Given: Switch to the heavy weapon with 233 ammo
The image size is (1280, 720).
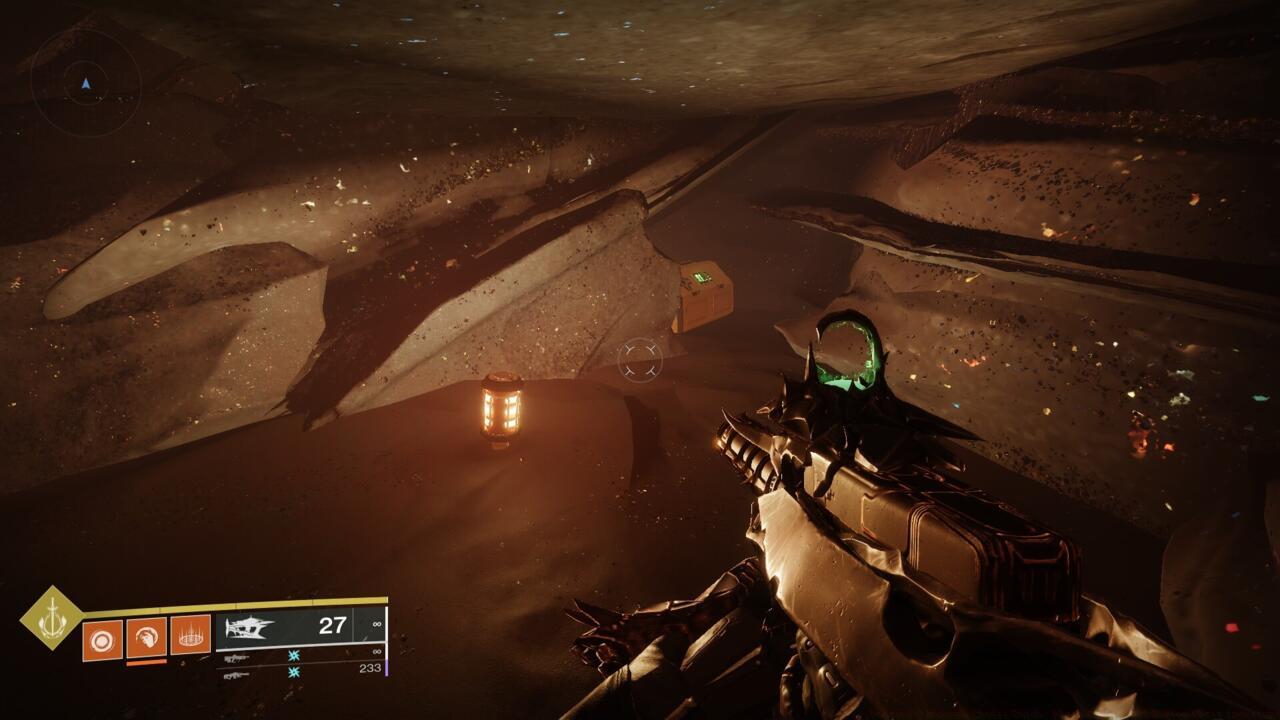Looking at the screenshot, I should pos(237,675).
